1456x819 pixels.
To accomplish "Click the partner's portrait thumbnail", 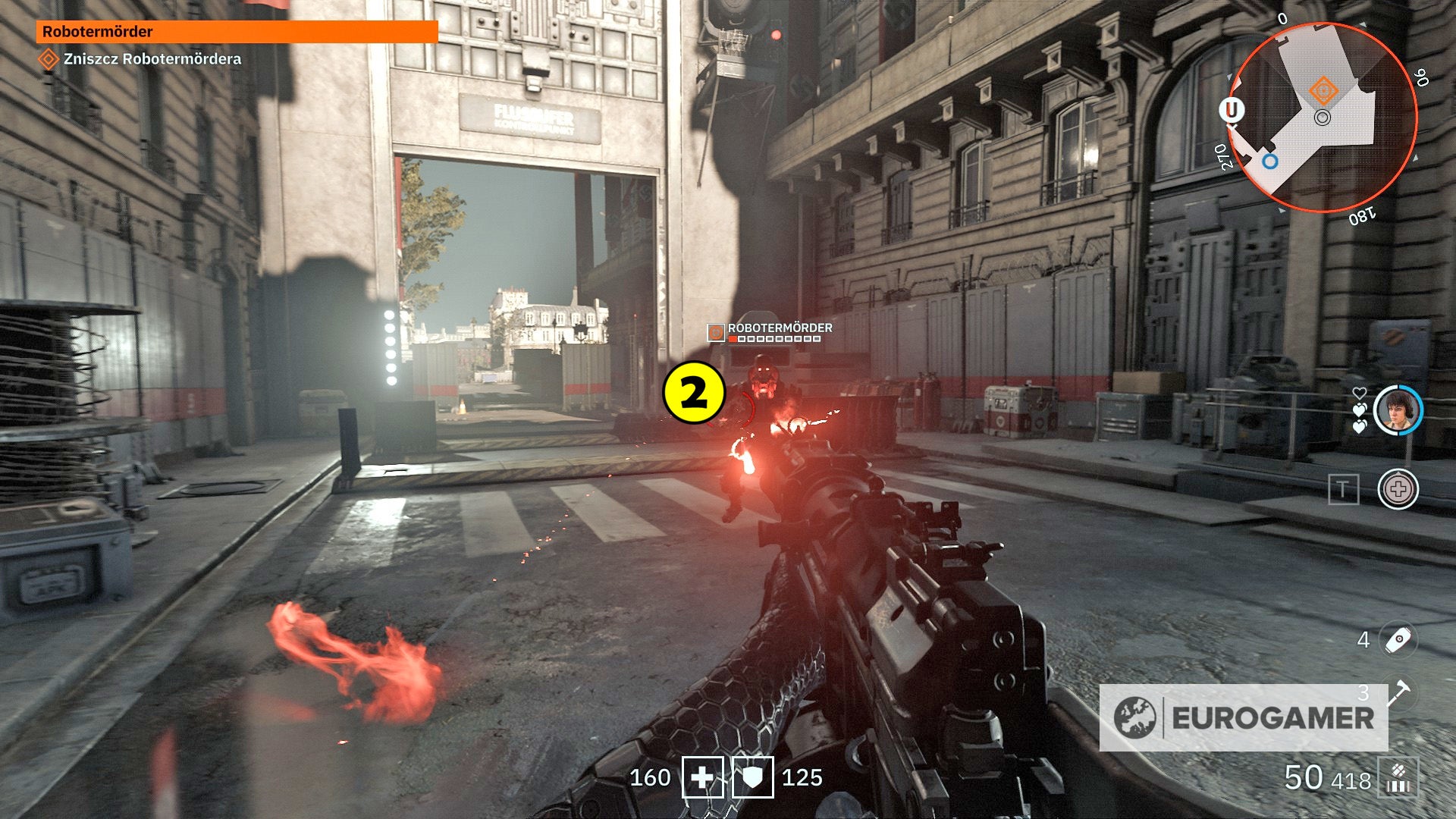I will coord(1398,409).
